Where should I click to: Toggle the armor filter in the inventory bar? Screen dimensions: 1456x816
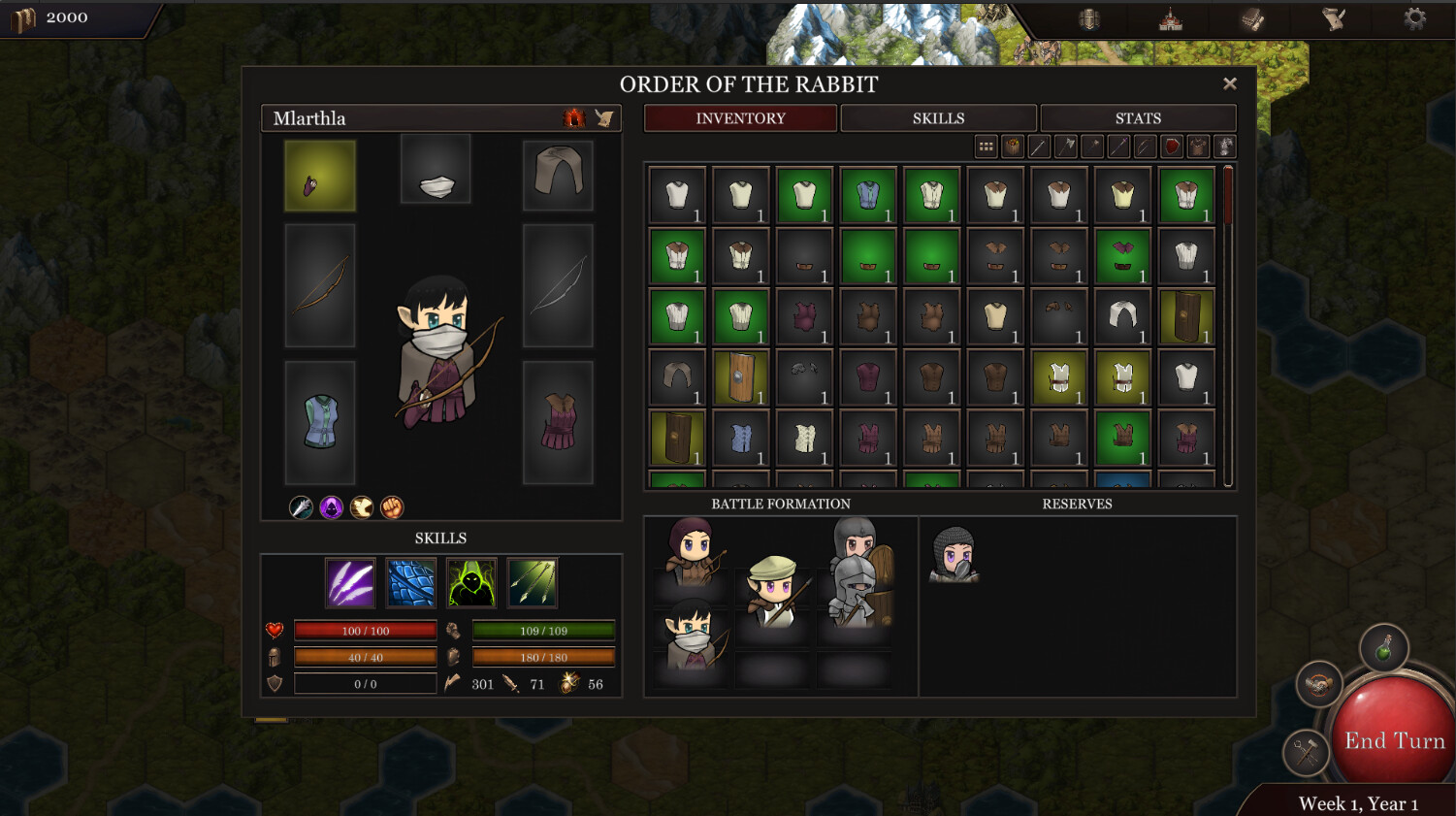click(1200, 147)
